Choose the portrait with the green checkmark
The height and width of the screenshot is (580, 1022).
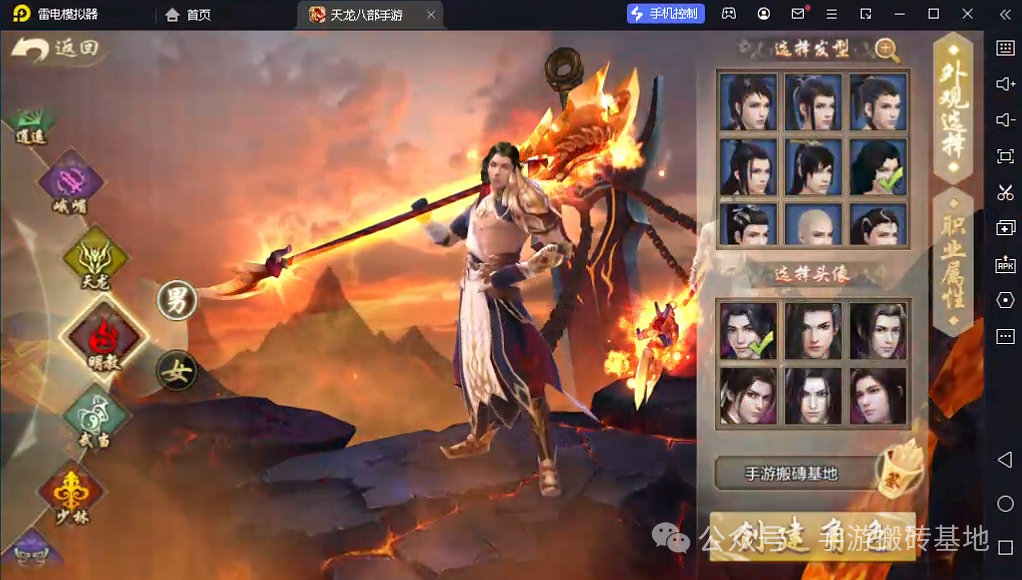tap(748, 331)
